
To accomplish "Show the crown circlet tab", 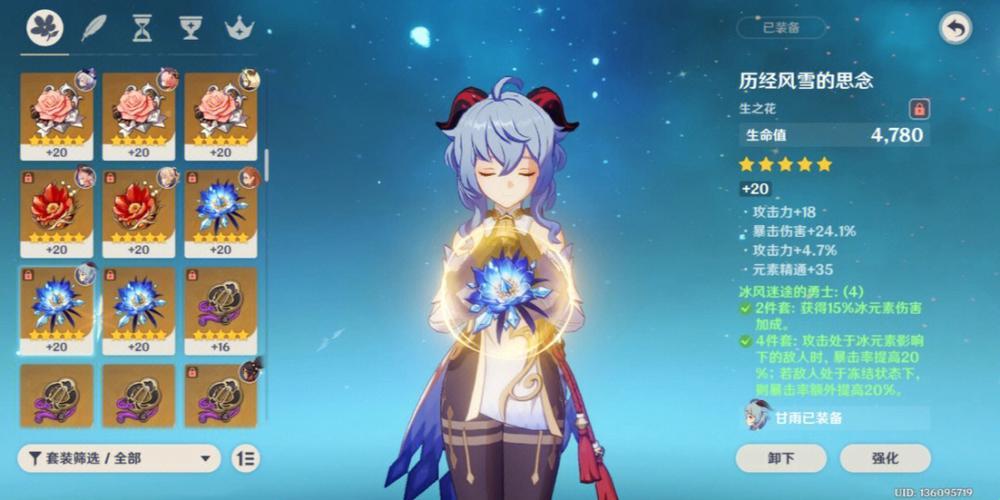I will (x=239, y=28).
